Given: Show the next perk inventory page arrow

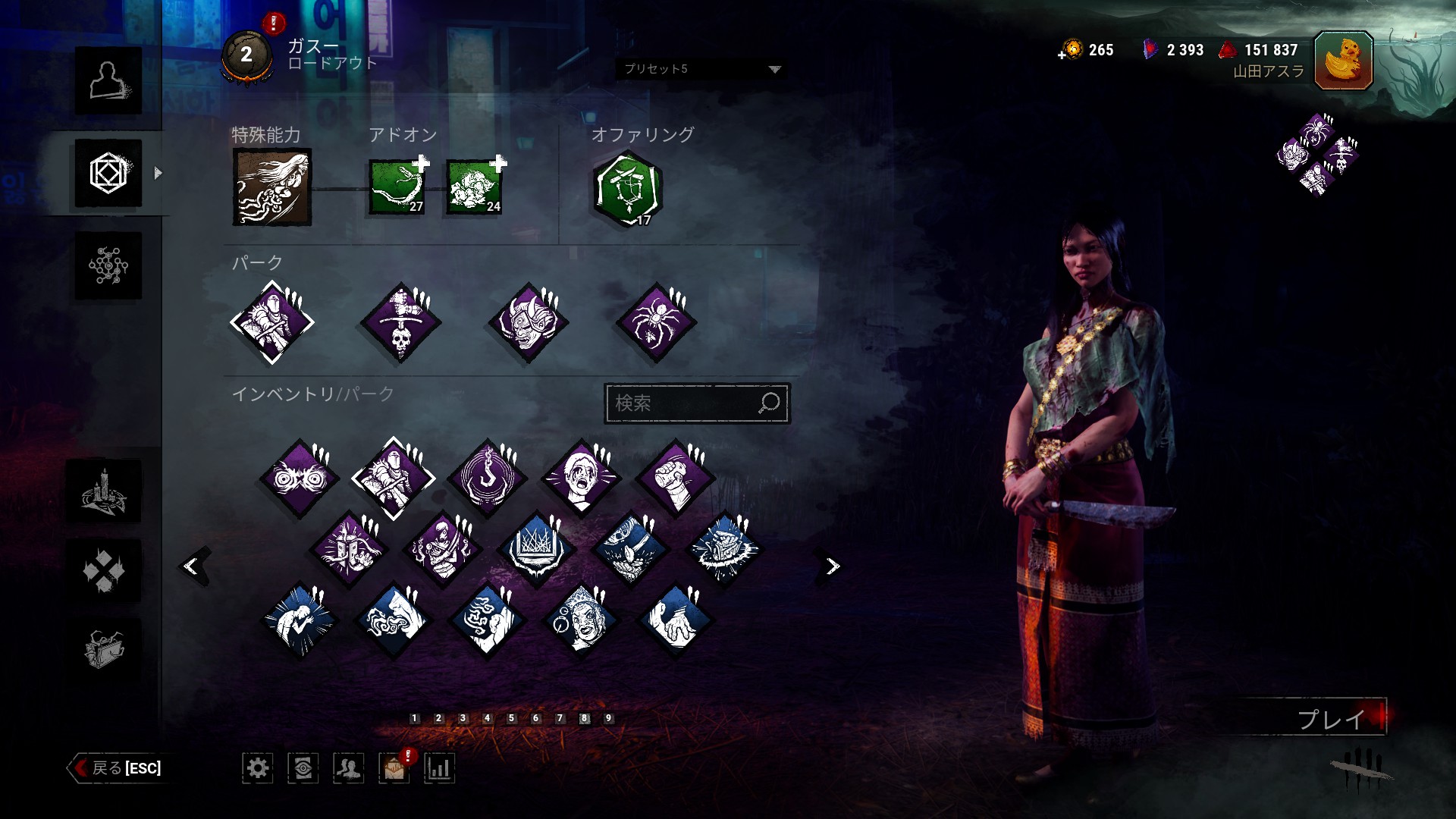Looking at the screenshot, I should pyautogui.click(x=833, y=566).
